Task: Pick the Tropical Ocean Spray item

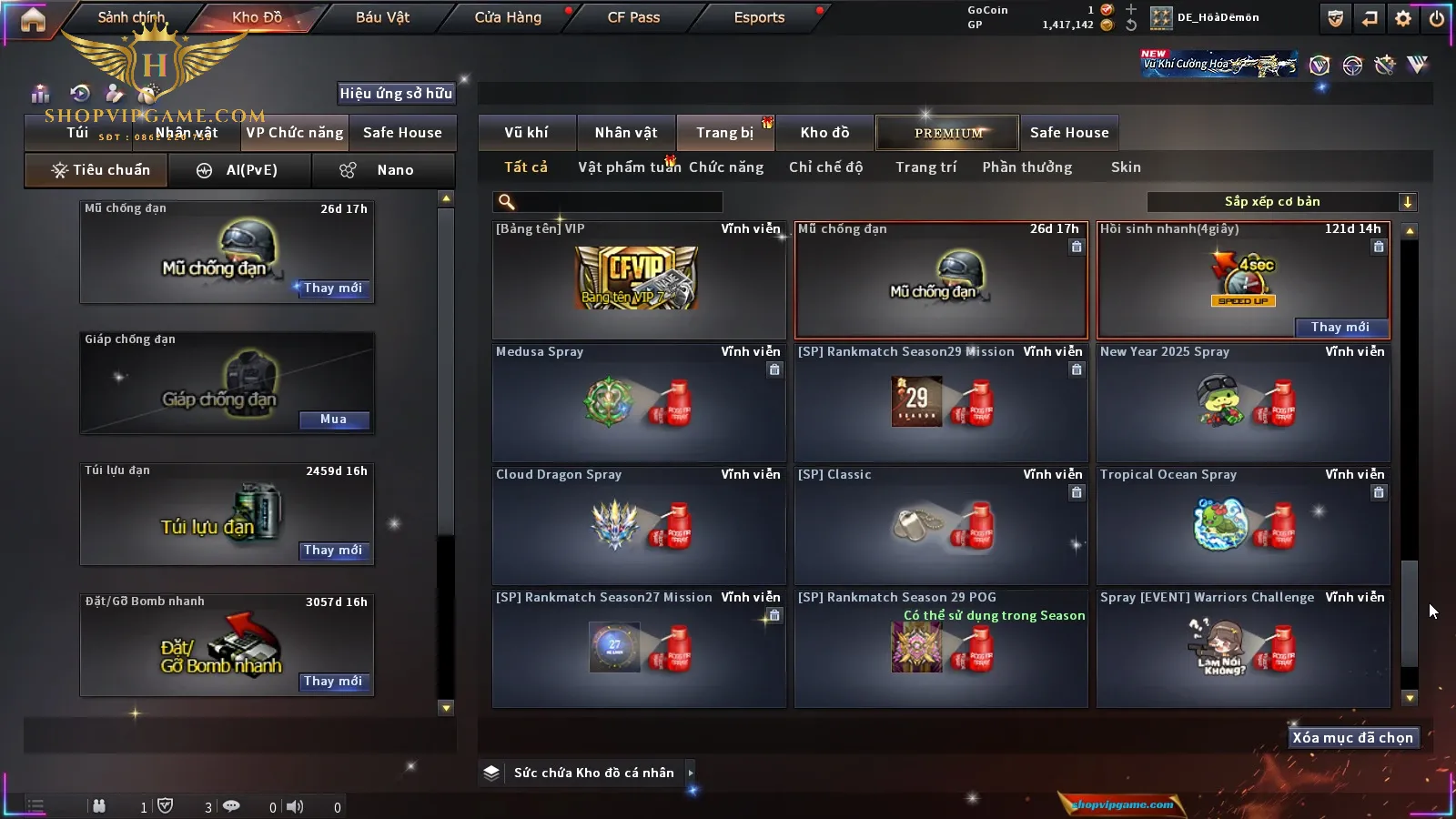Action: click(x=1243, y=526)
